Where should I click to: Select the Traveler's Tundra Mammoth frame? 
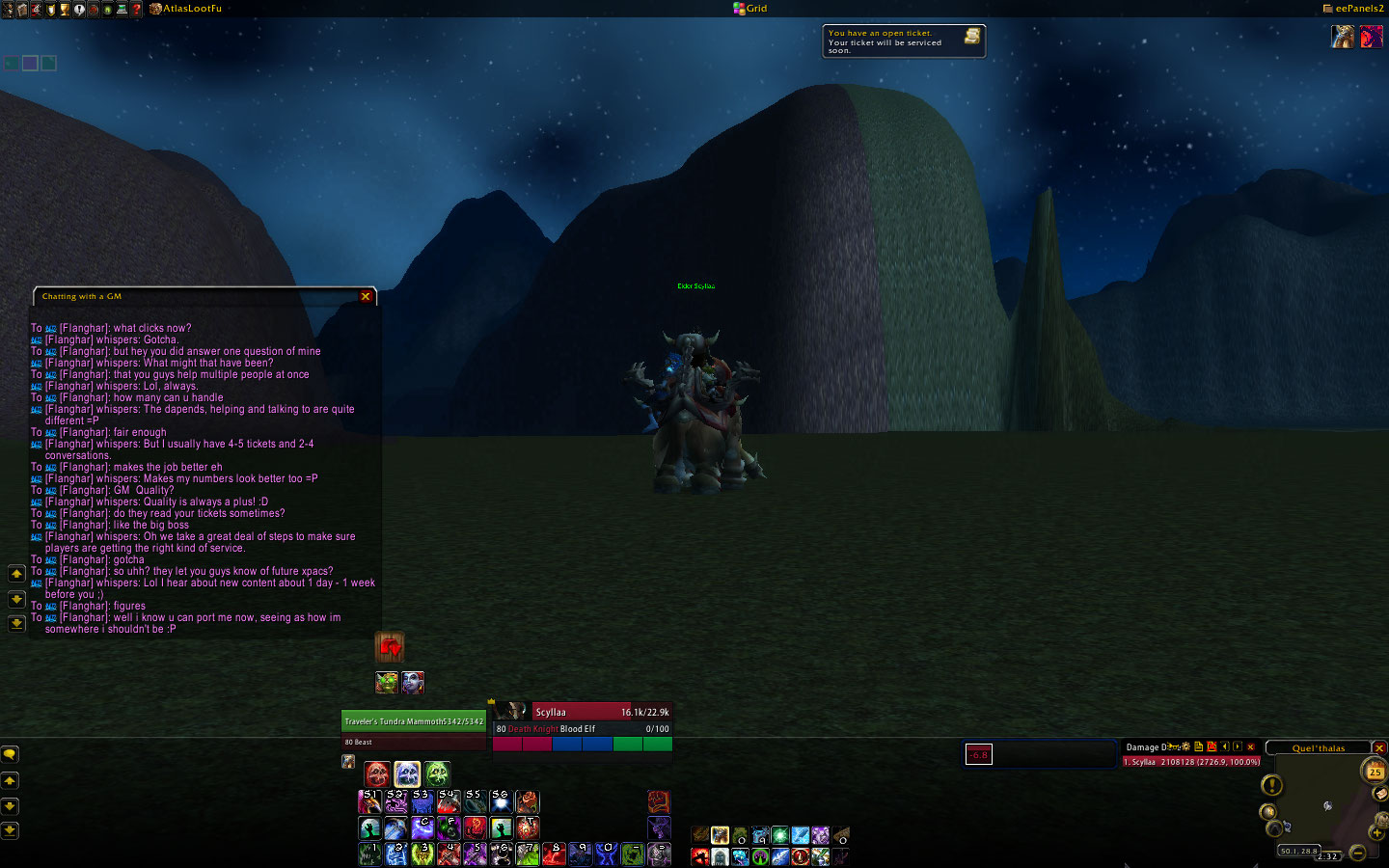(414, 721)
